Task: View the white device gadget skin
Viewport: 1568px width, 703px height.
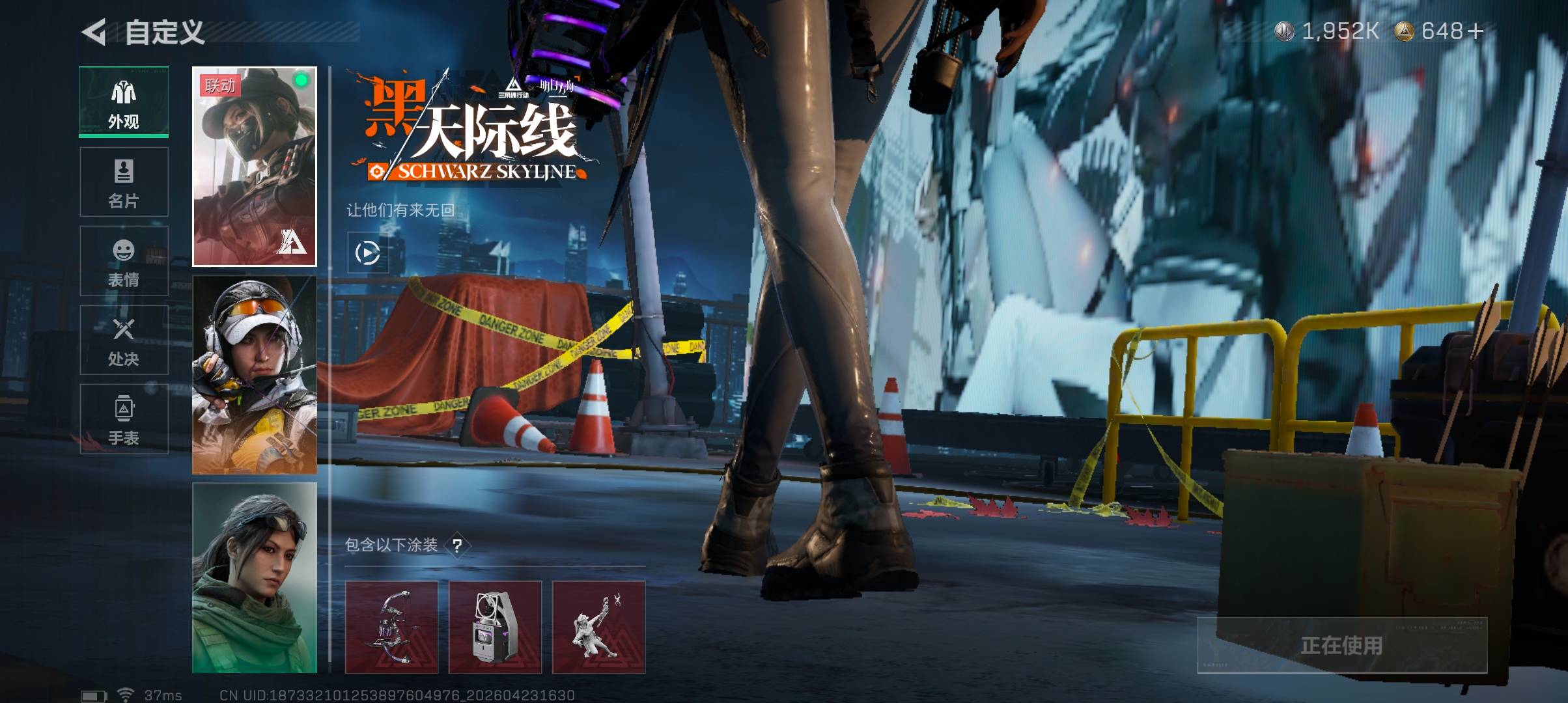Action: pyautogui.click(x=495, y=627)
